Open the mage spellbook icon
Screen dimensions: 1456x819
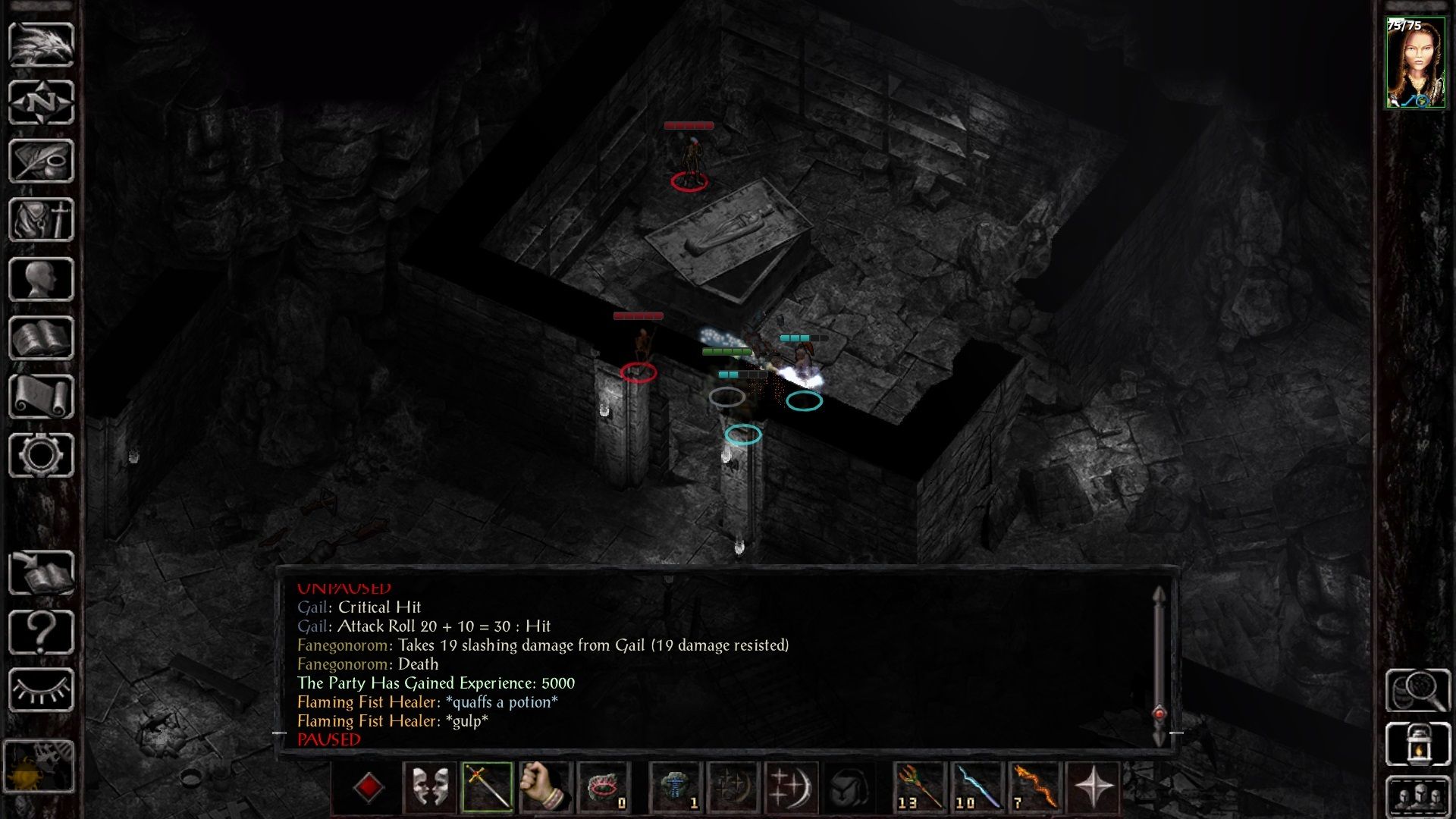(x=41, y=338)
